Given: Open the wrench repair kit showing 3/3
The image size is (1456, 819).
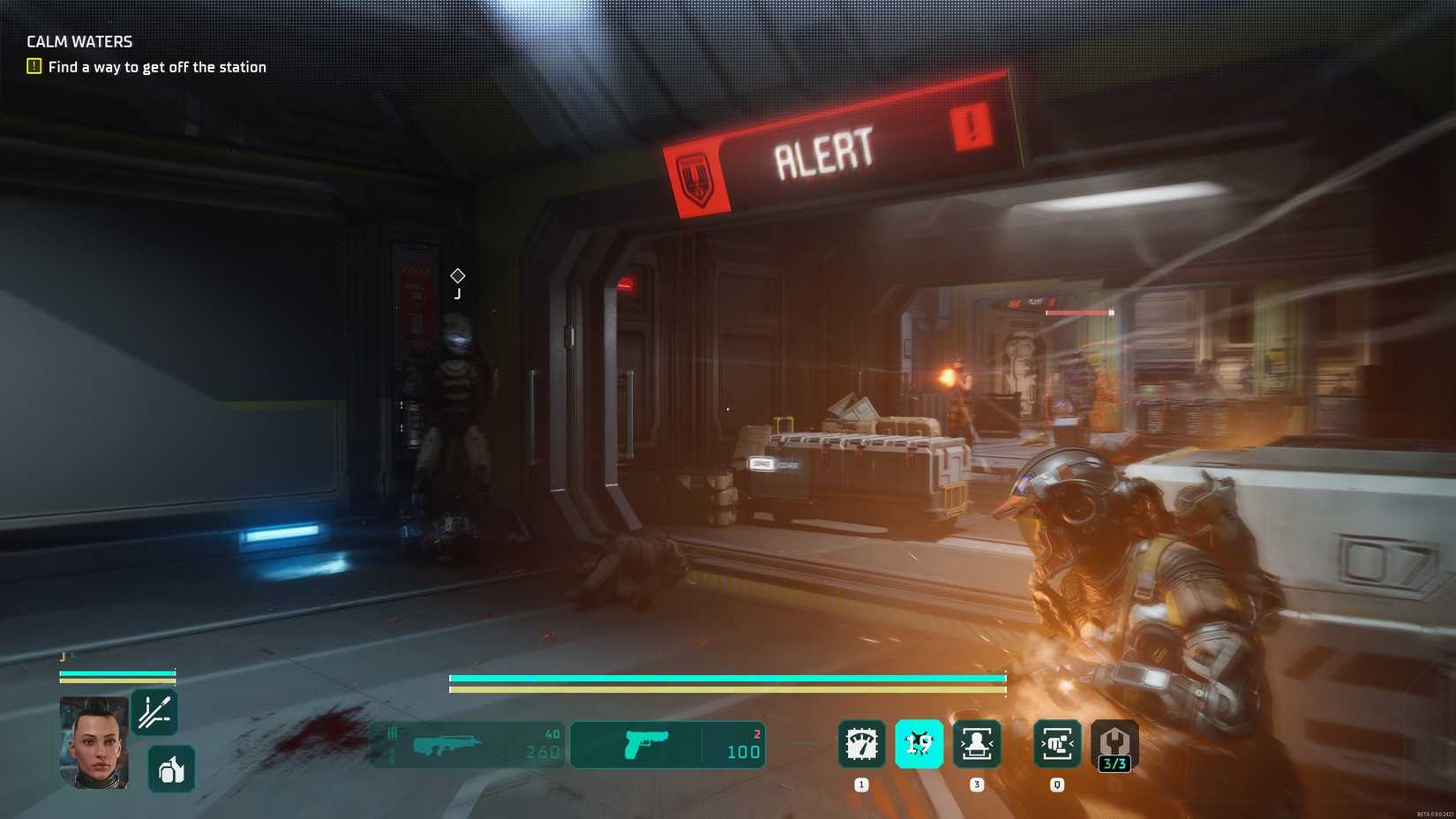Looking at the screenshot, I should click(1113, 744).
